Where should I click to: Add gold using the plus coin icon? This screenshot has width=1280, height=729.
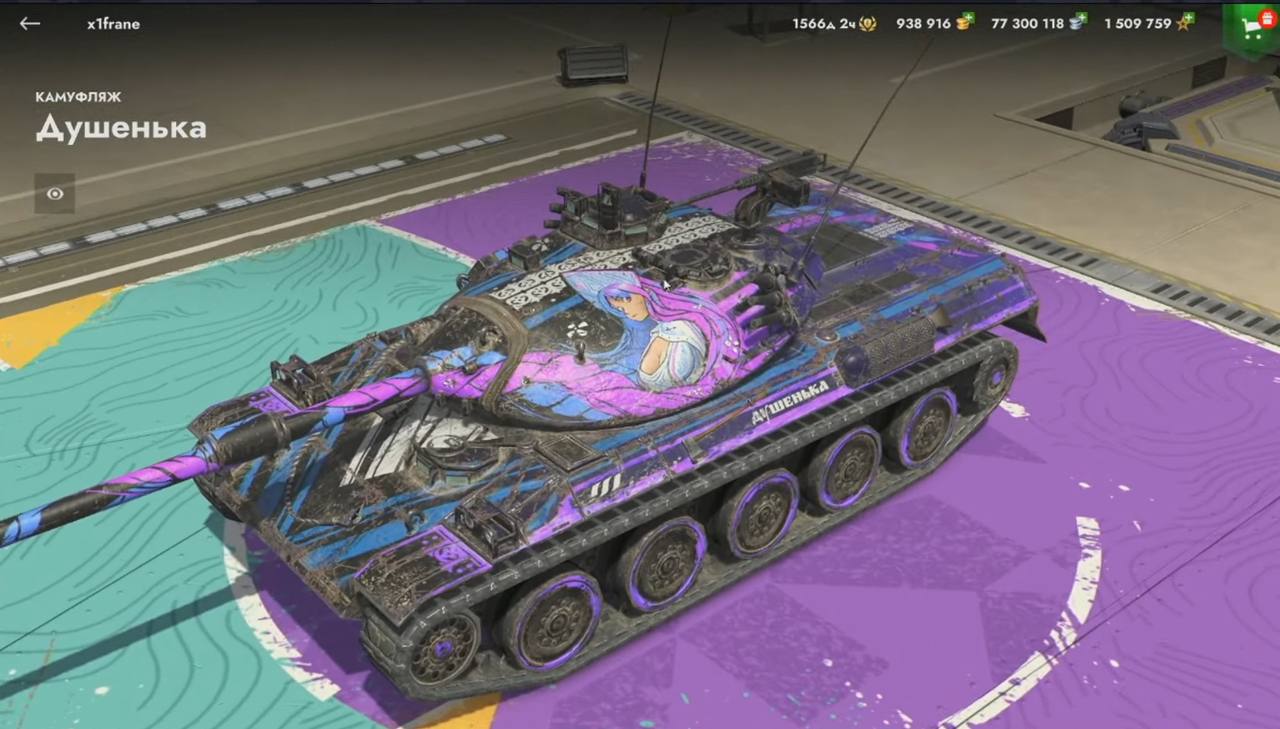point(964,22)
